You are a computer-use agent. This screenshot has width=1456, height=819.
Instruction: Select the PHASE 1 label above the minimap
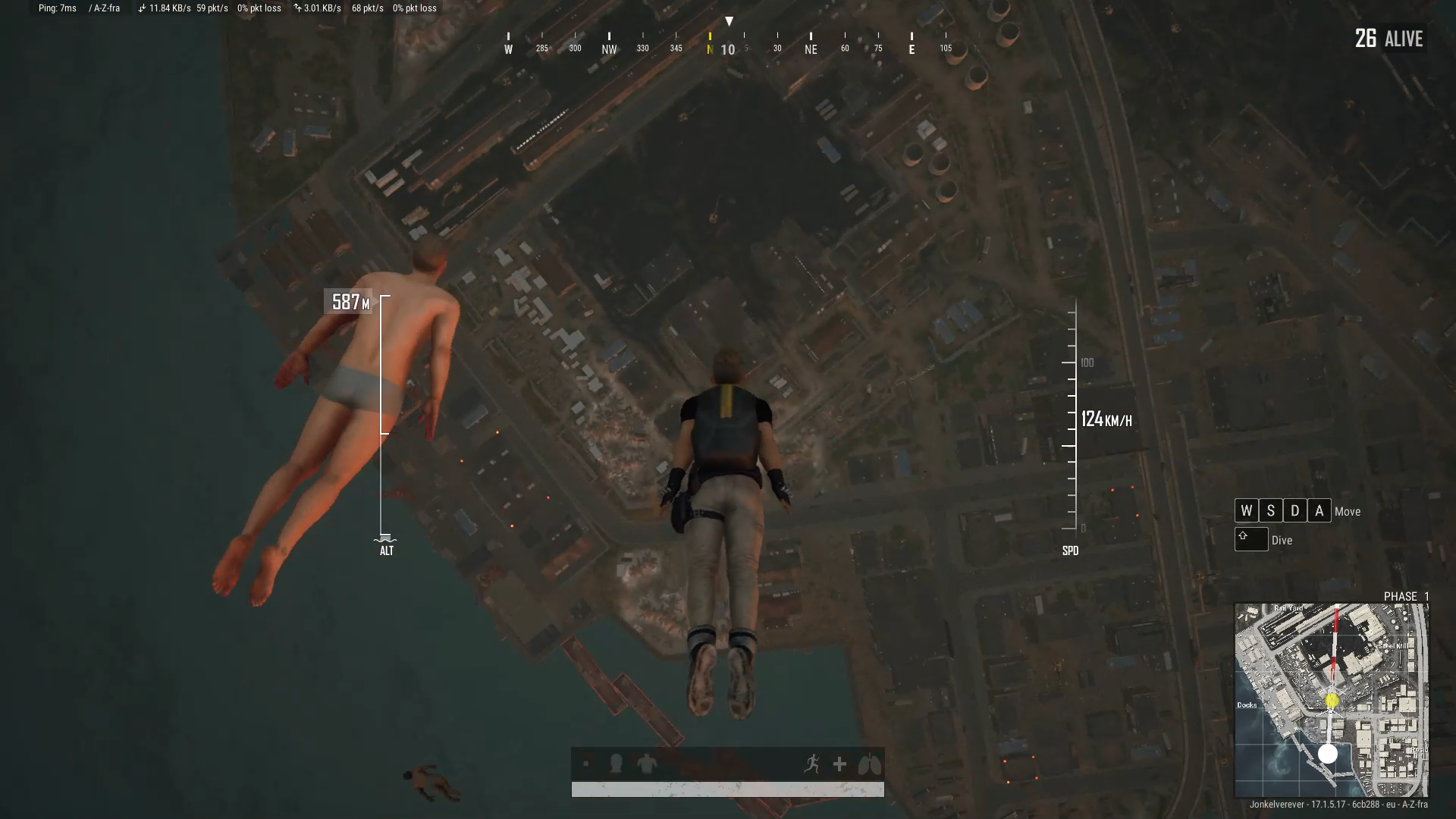point(1405,597)
